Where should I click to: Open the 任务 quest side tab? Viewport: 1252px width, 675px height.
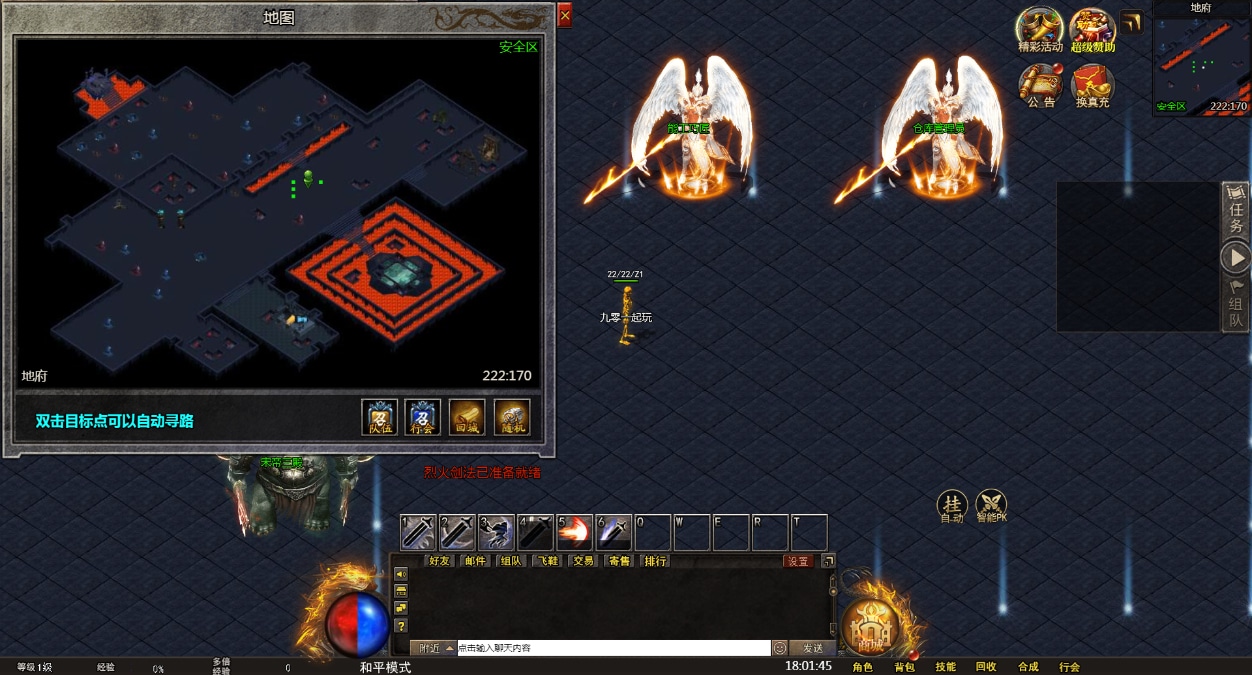(1237, 212)
